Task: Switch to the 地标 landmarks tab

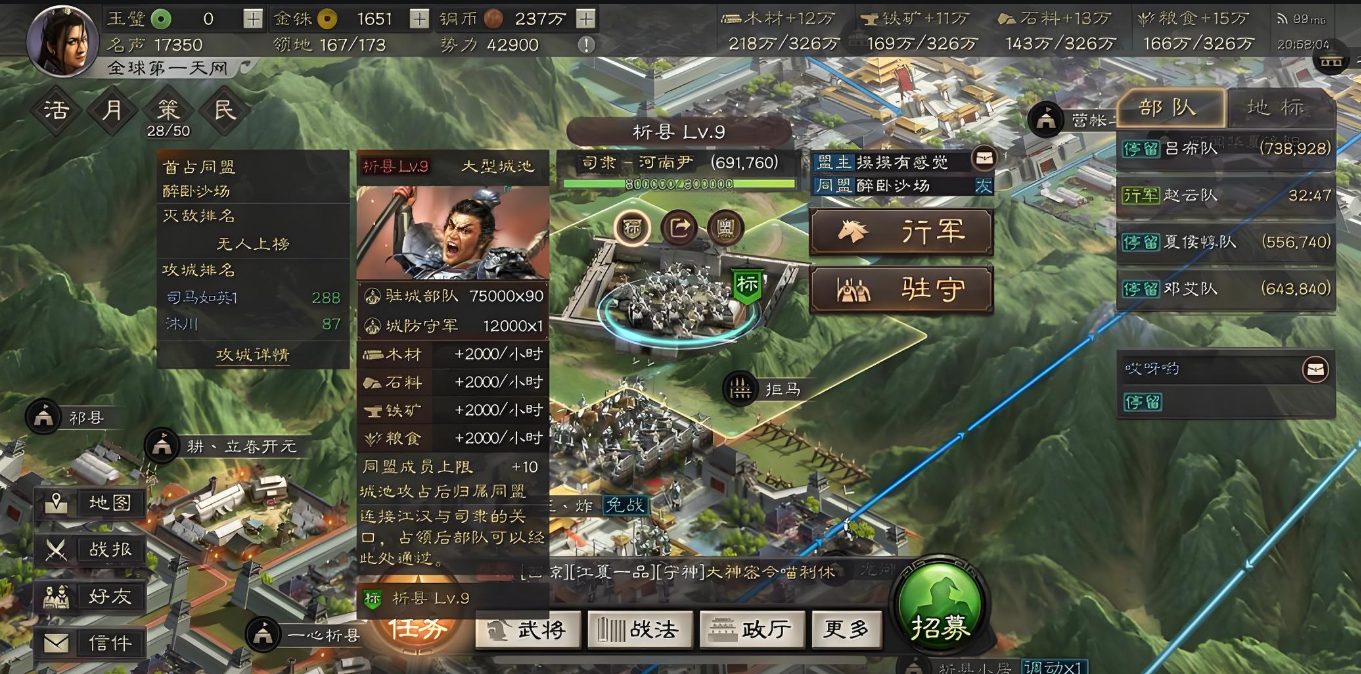Action: tap(1276, 108)
